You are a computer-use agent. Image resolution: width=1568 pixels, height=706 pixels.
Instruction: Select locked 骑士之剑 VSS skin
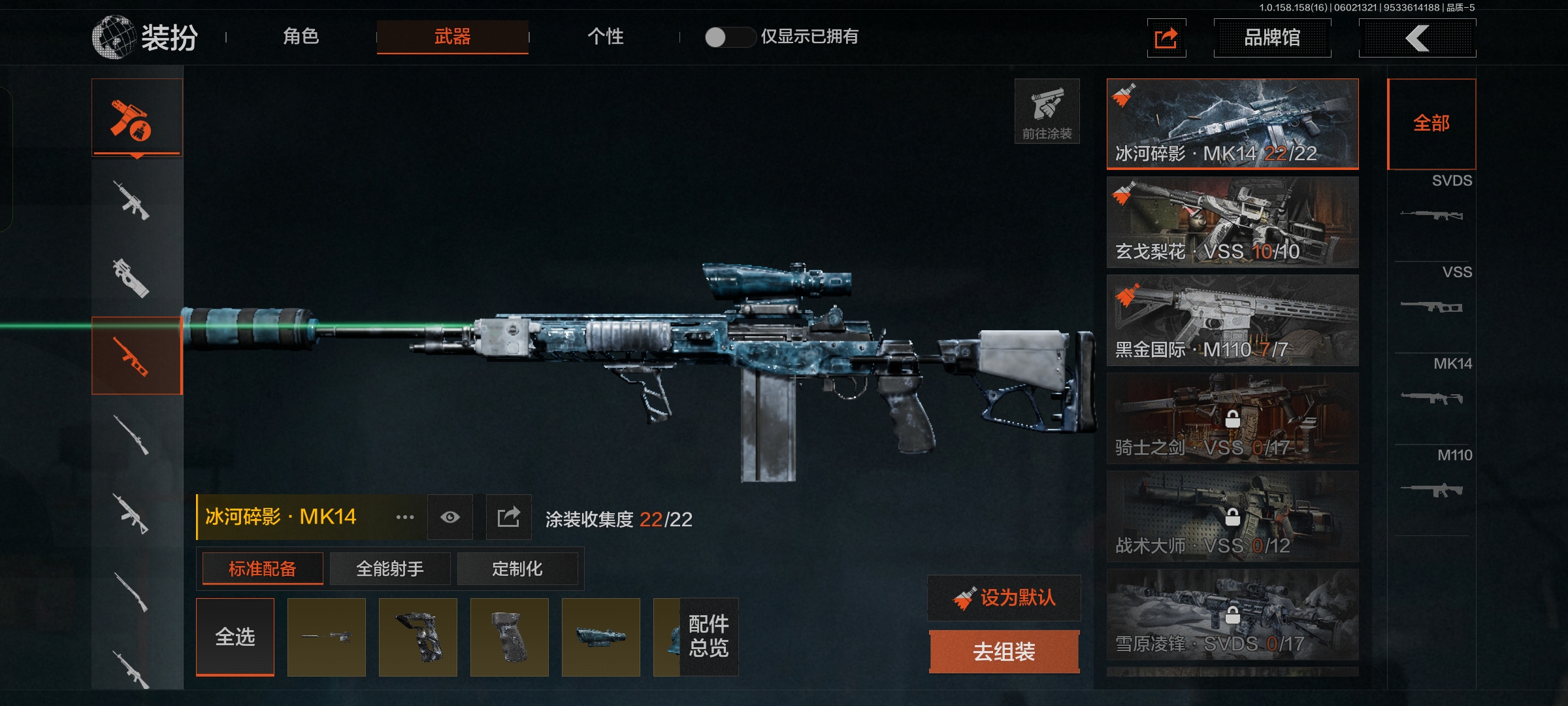tap(1232, 418)
